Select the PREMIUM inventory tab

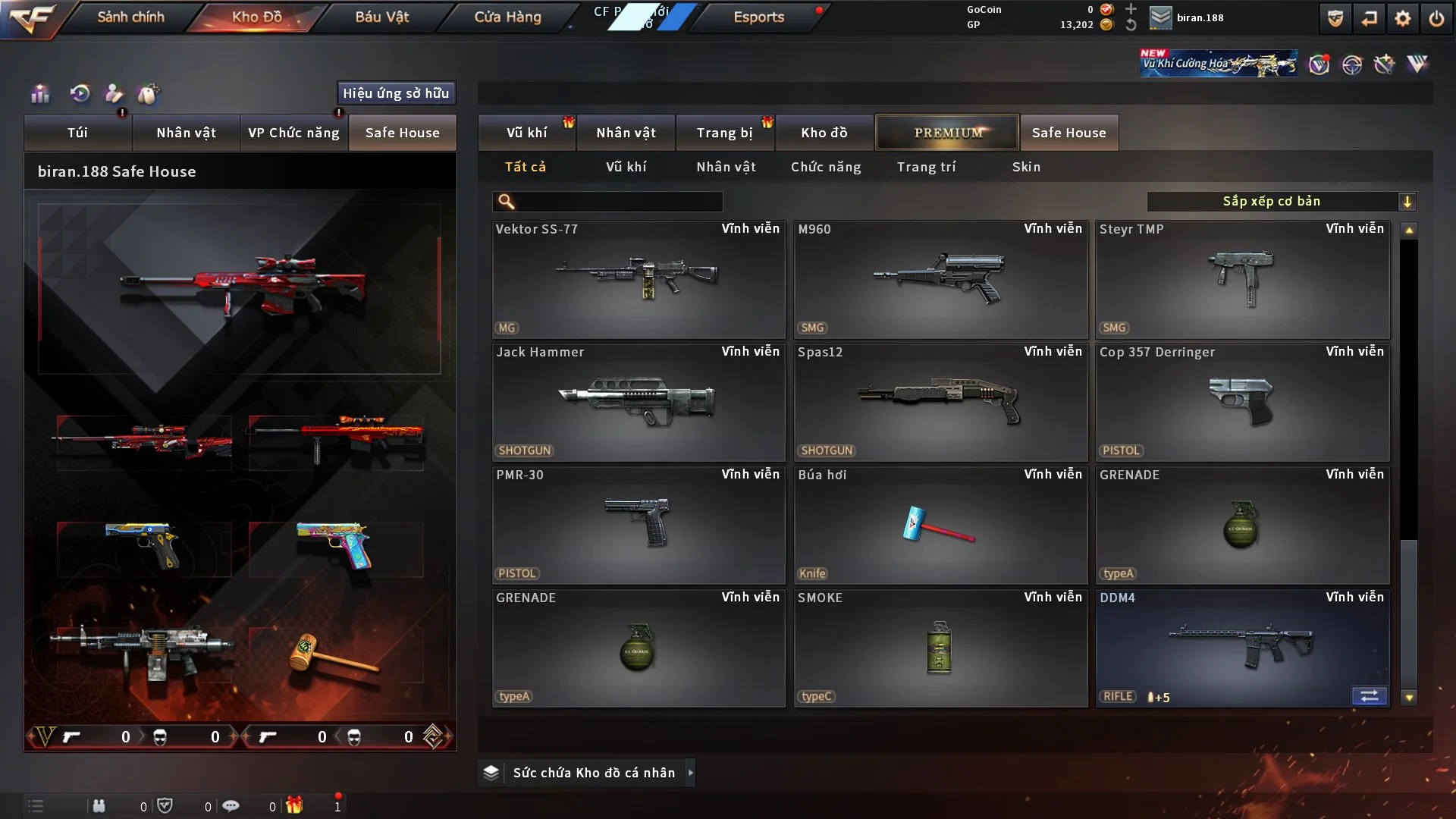[947, 133]
